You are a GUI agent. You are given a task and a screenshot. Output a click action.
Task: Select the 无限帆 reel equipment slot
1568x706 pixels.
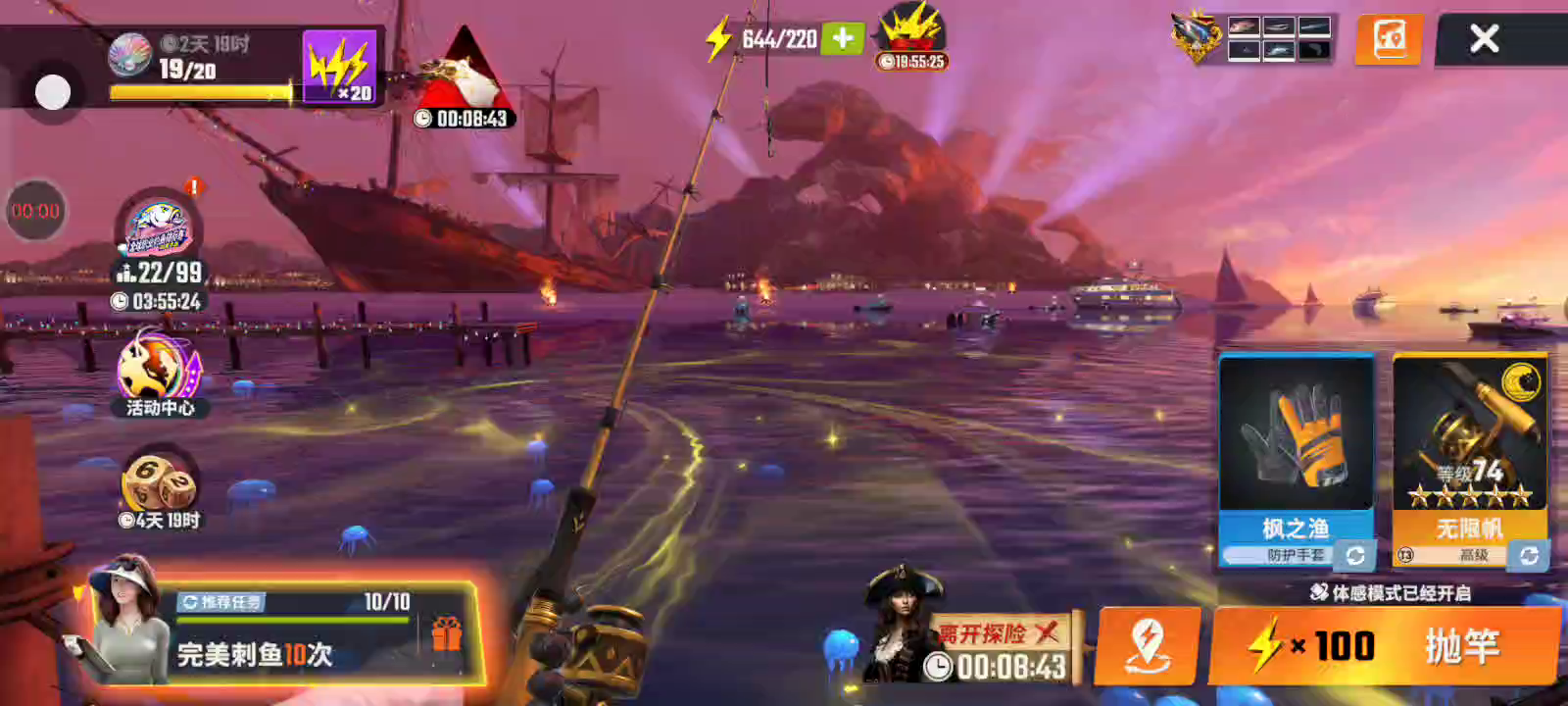pos(1469,441)
